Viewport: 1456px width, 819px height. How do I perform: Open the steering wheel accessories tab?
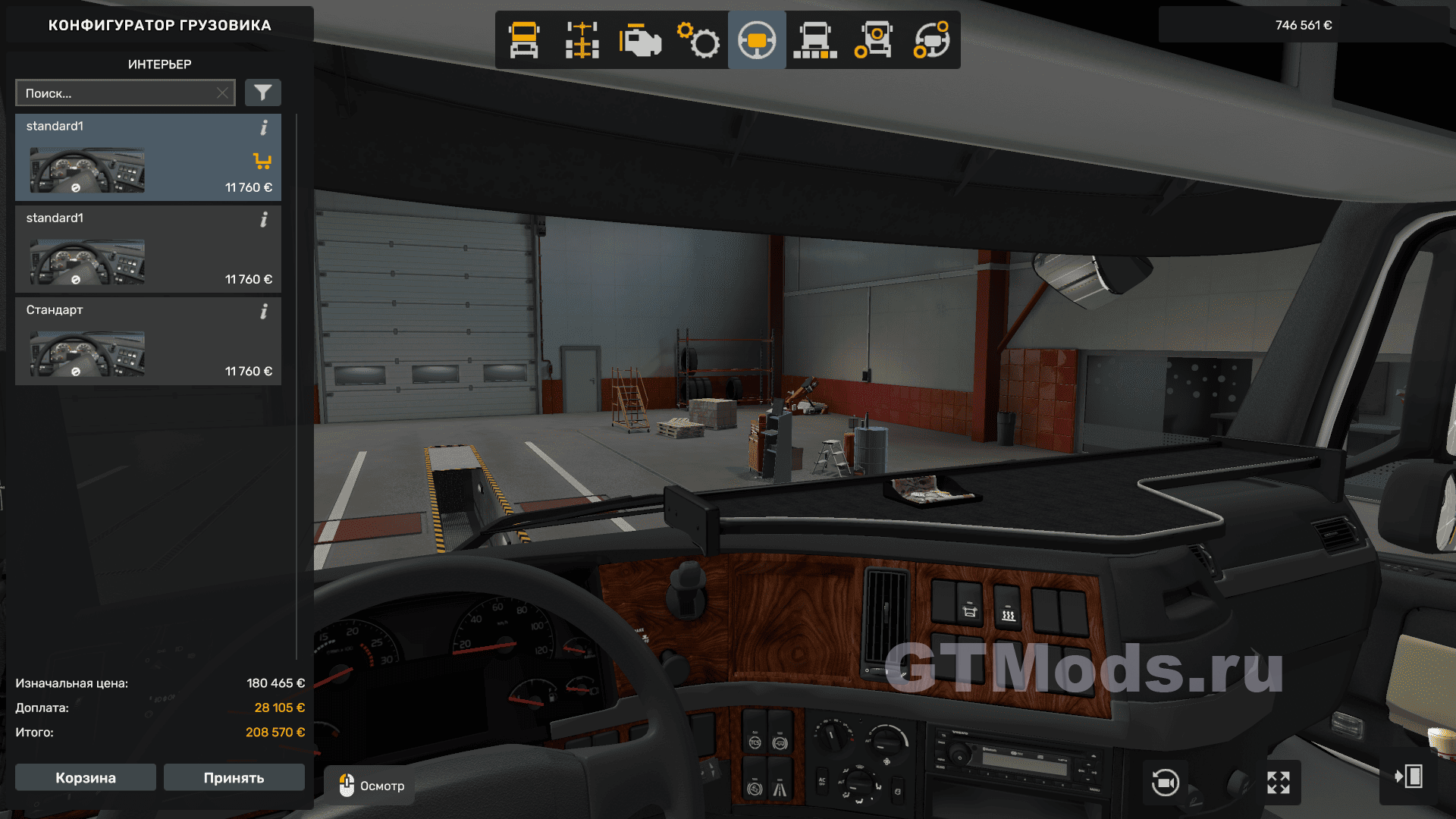pos(931,40)
